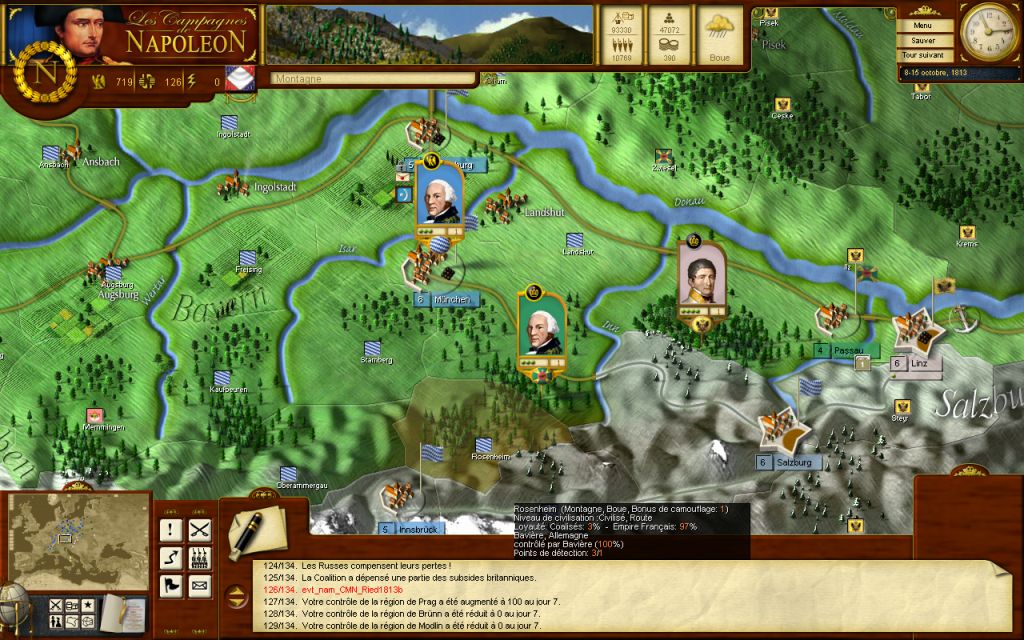The height and width of the screenshot is (640, 1024).
Task: Select the envelope message filter icon
Action: pyautogui.click(x=199, y=585)
